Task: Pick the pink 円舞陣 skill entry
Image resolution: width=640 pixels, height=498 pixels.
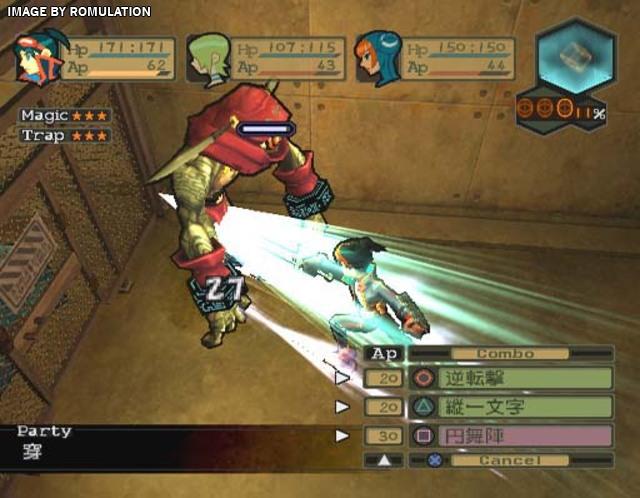Action: pos(525,436)
